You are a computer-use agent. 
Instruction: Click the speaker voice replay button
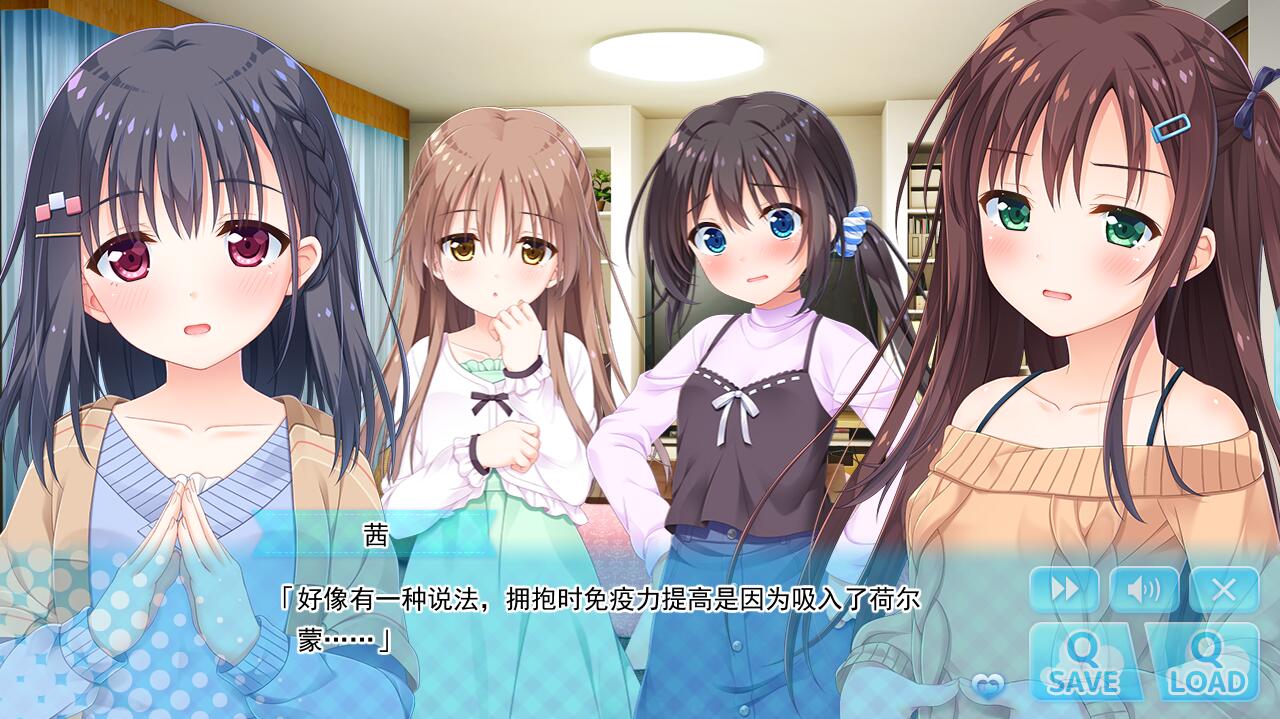1143,589
